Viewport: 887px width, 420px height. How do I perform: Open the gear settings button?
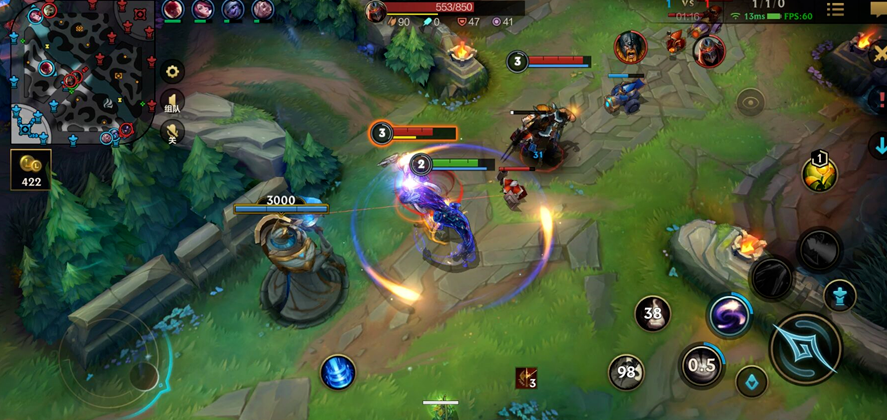[x=173, y=72]
